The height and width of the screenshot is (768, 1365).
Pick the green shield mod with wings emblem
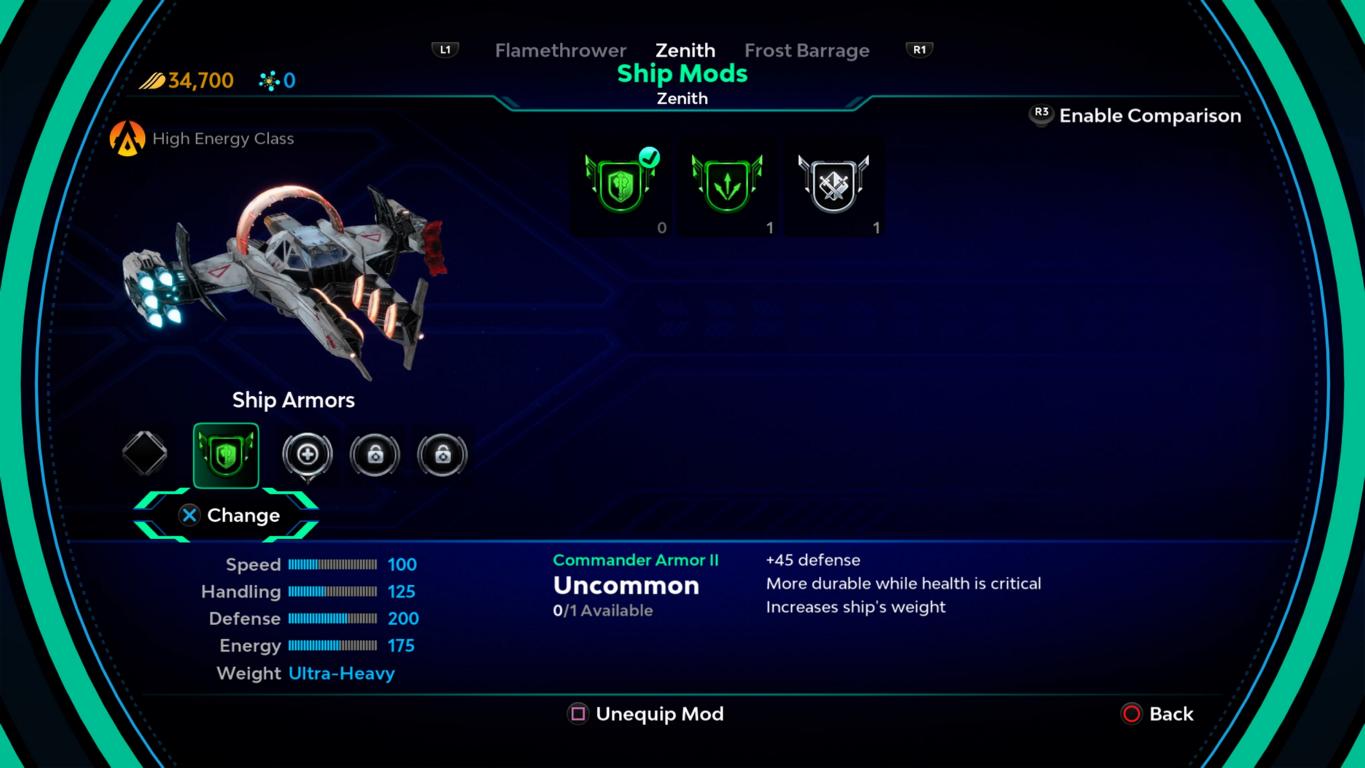727,185
